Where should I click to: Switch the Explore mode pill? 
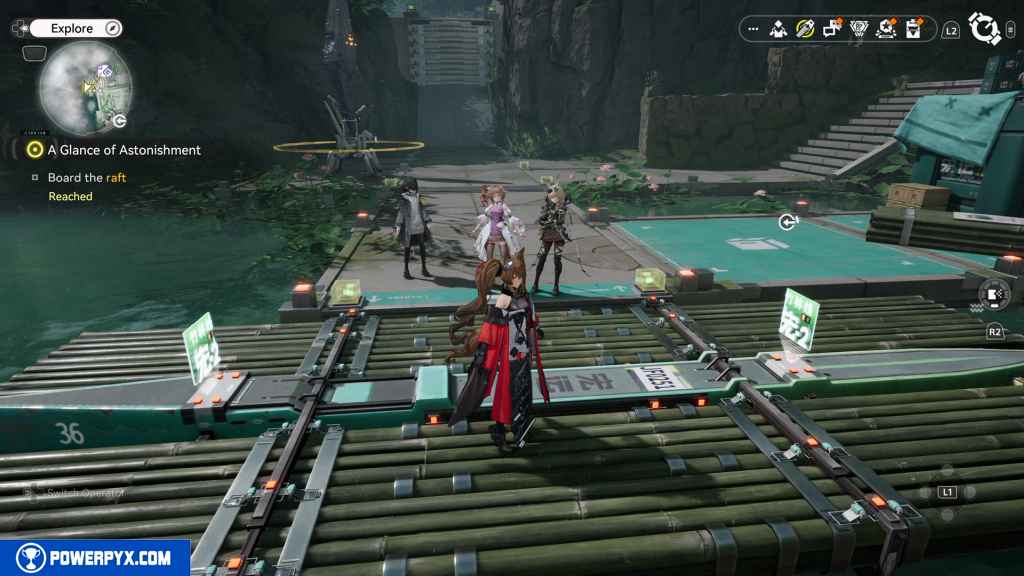76,28
